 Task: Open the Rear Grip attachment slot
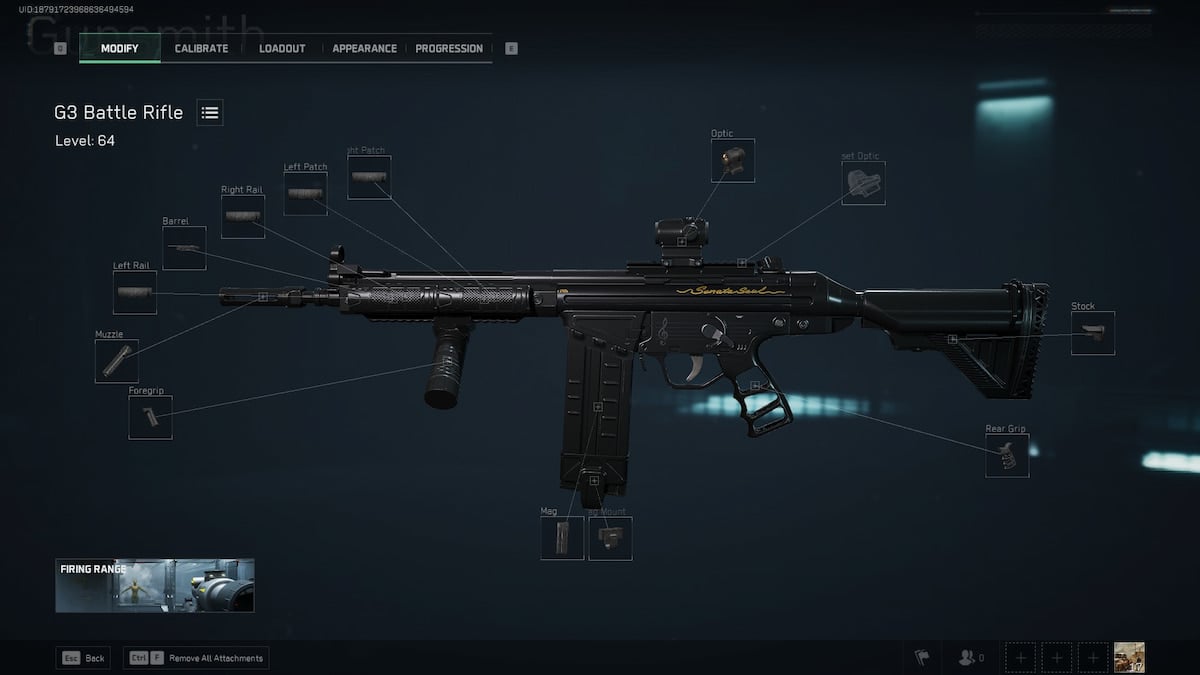(x=1006, y=456)
